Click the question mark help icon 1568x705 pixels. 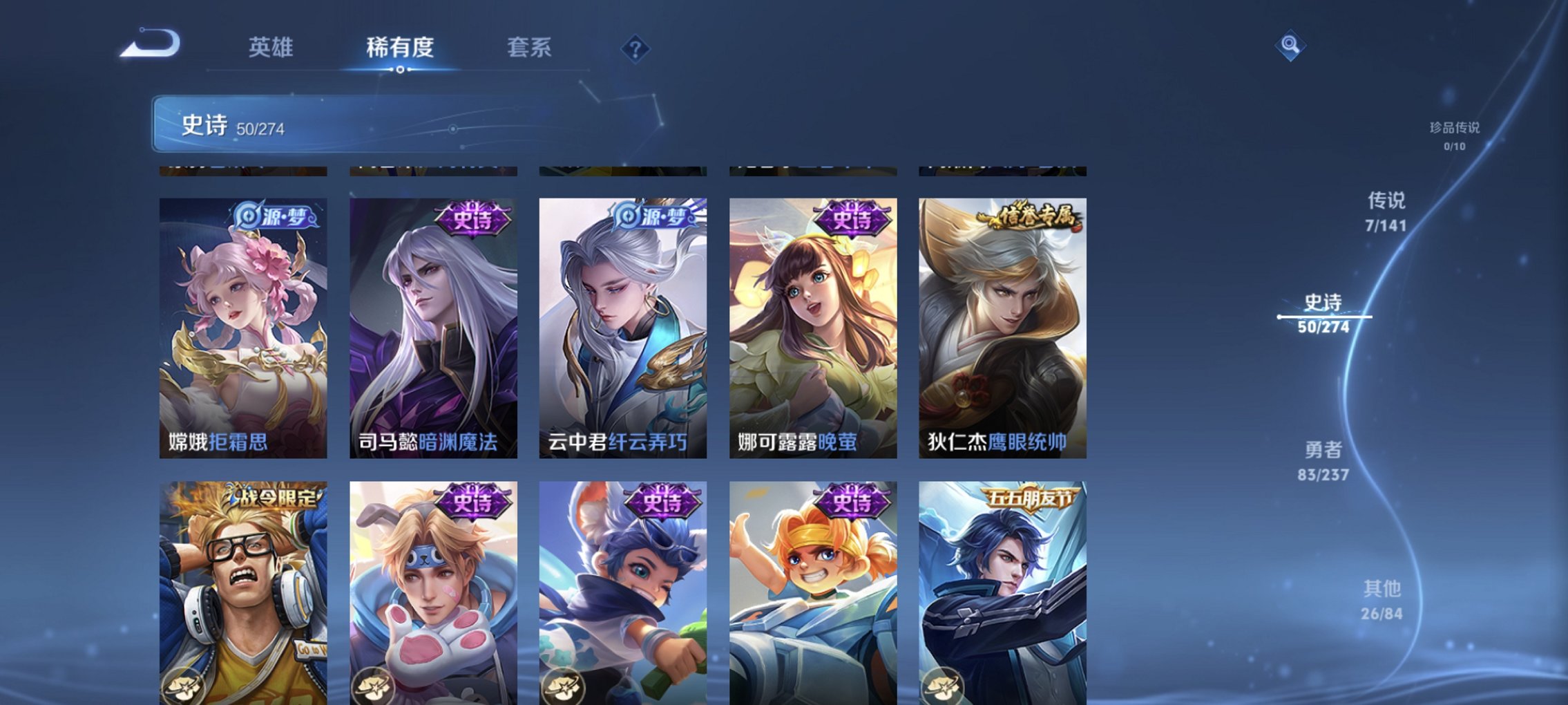(635, 49)
